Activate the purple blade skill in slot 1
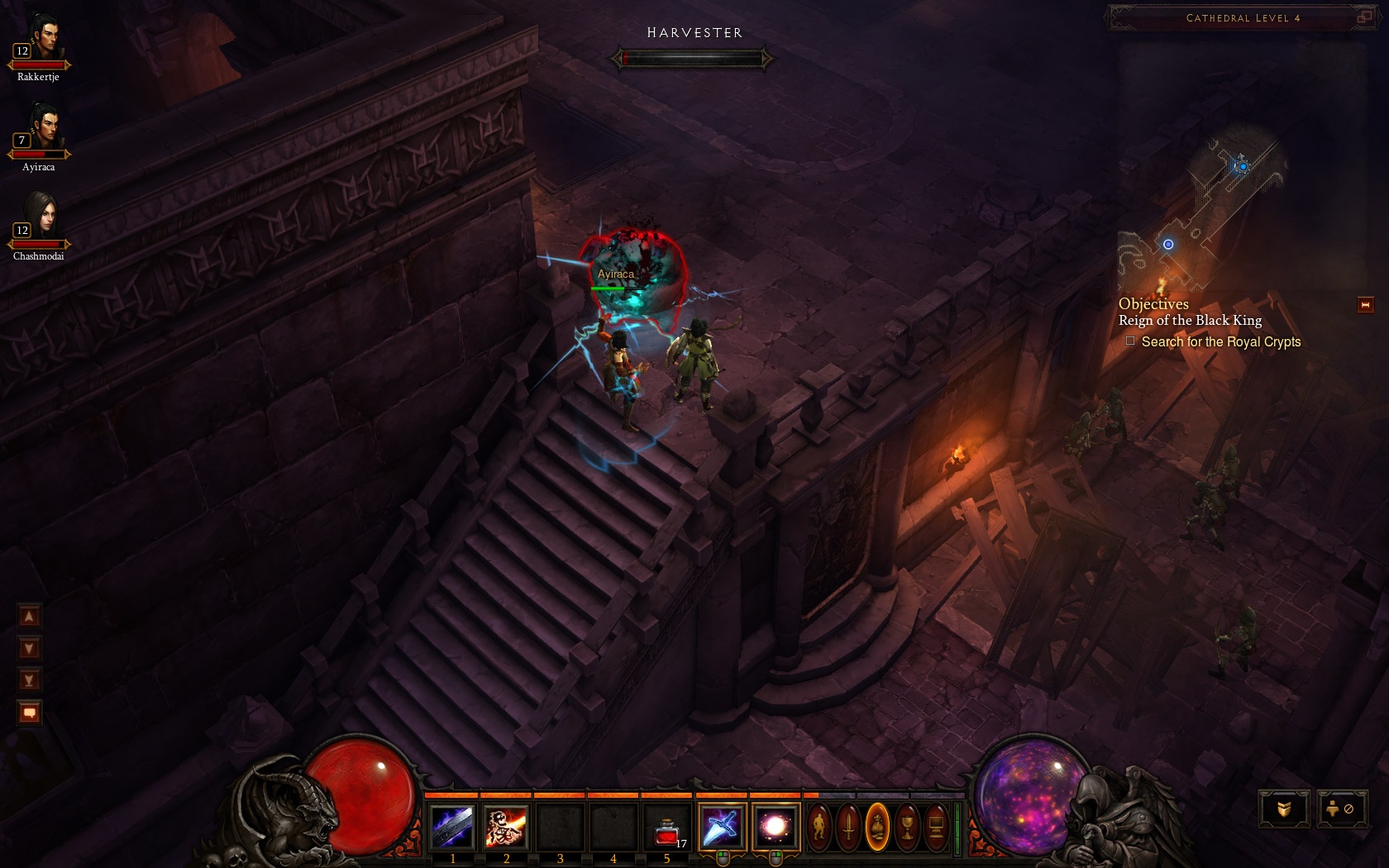 (x=452, y=827)
